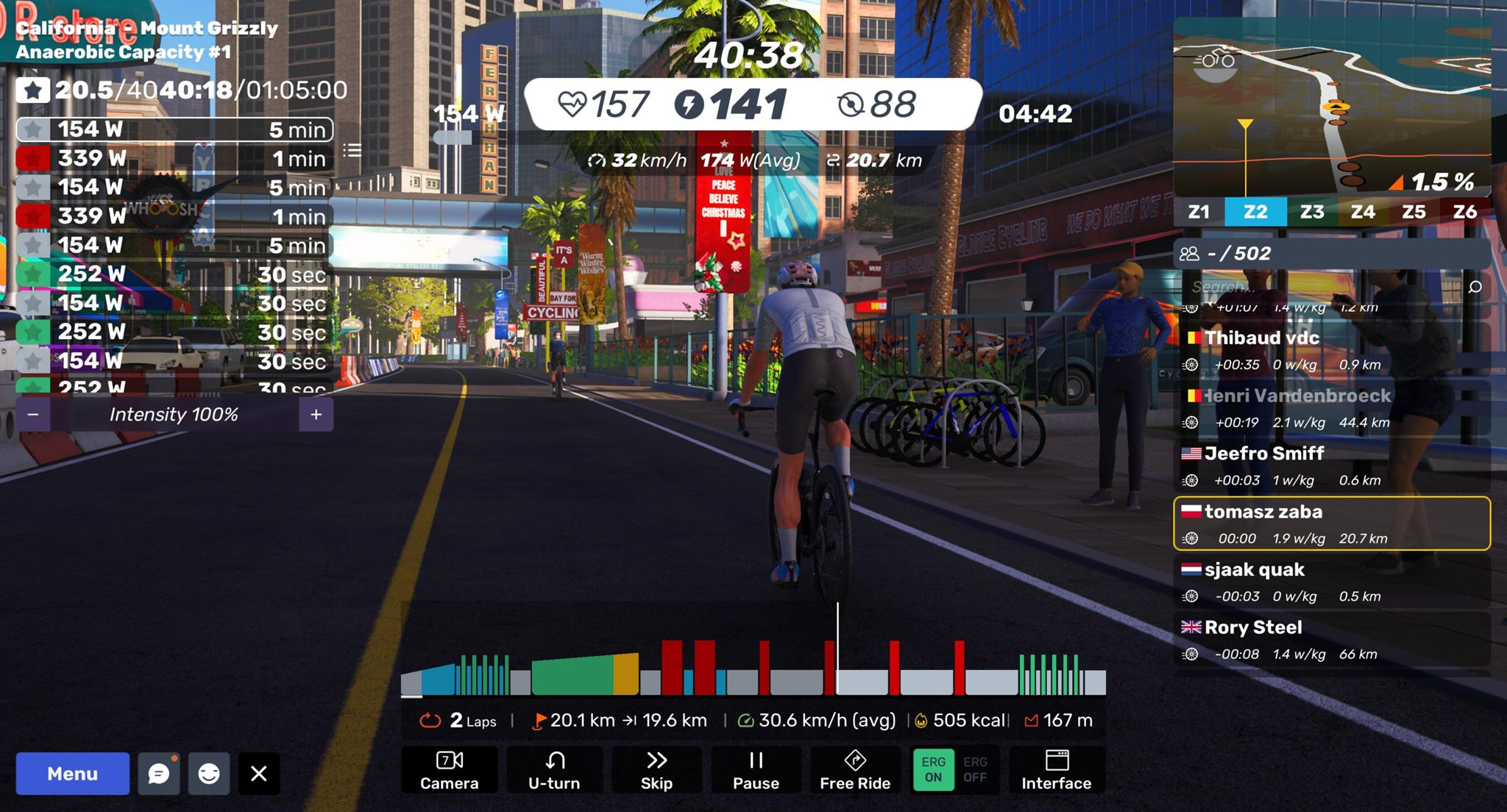
Task: Skip the current workout block
Action: click(x=656, y=769)
